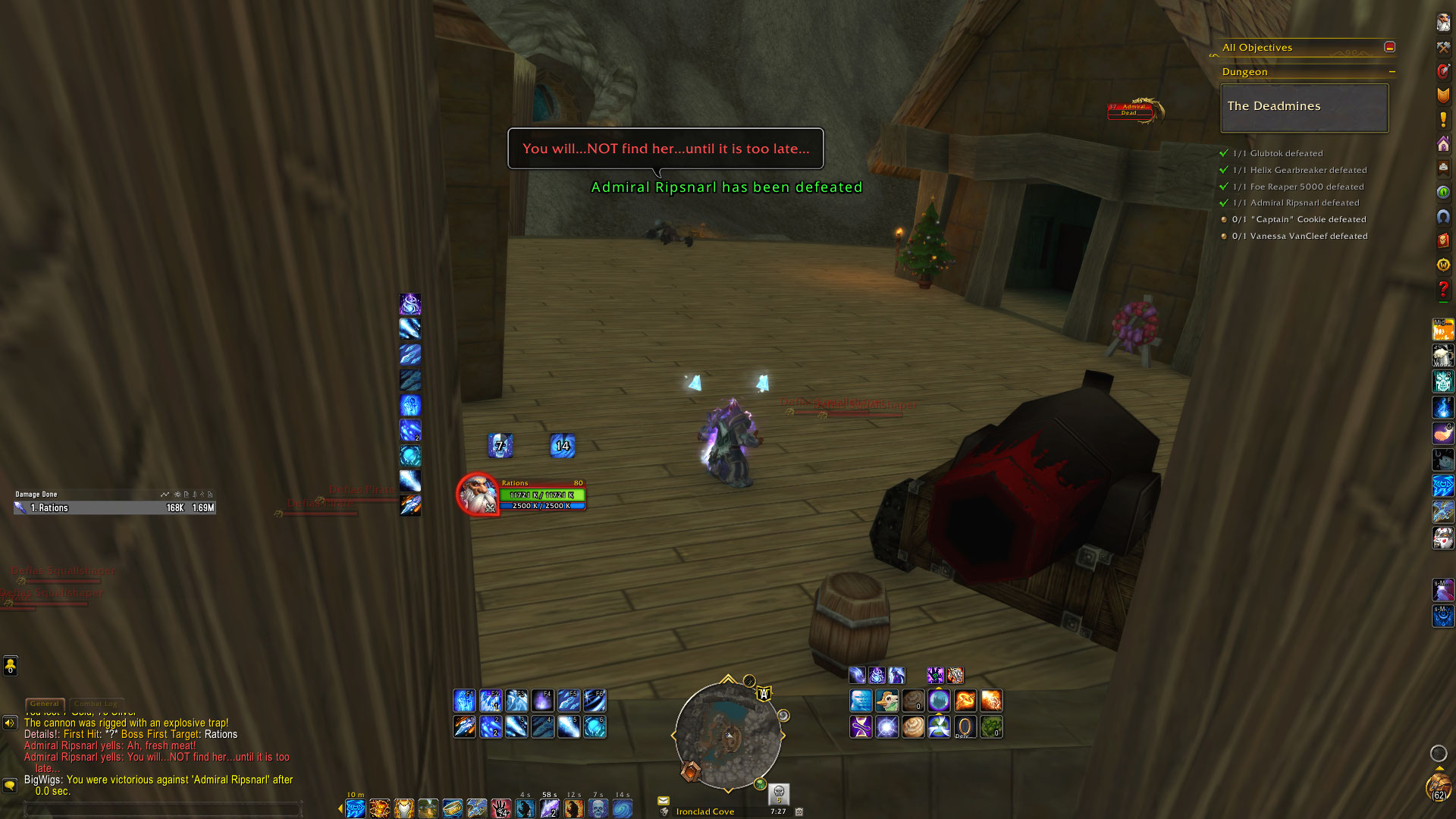
Task: Collapse the Dungeon objectives section
Action: (x=1392, y=72)
